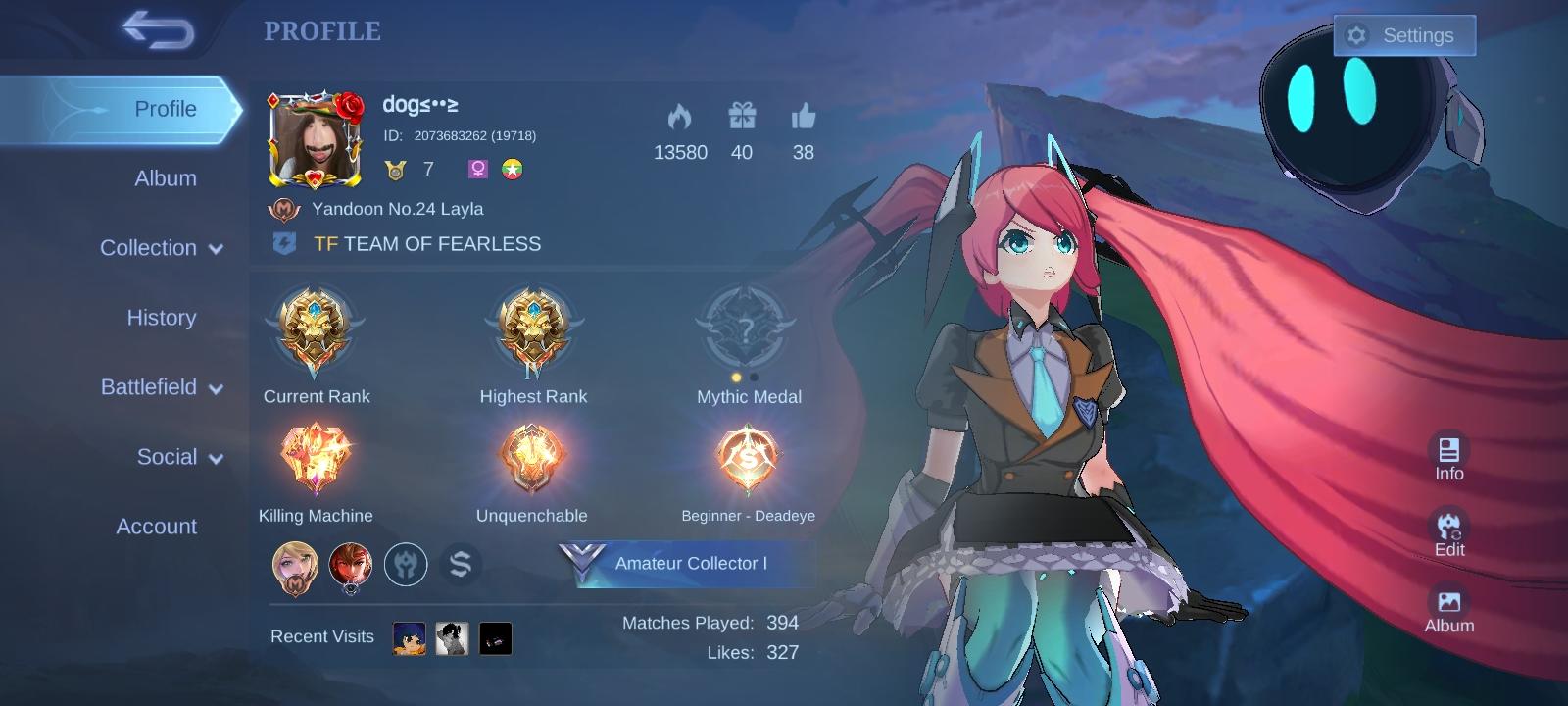Screen dimensions: 1568x706
Task: Click the popularity flame icon
Action: [680, 118]
